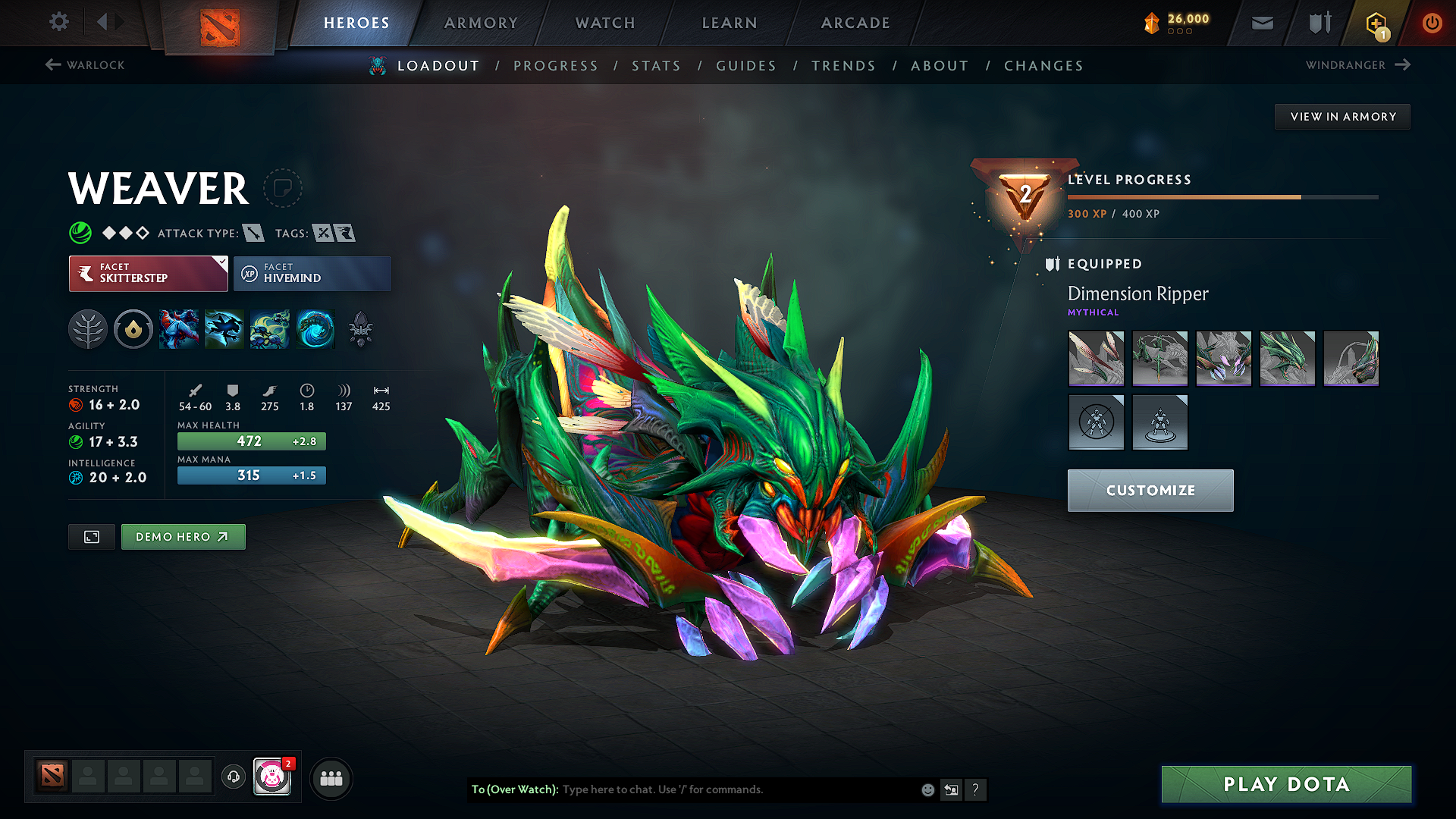Open the Watch tab
1456x819 pixels.
pos(605,23)
